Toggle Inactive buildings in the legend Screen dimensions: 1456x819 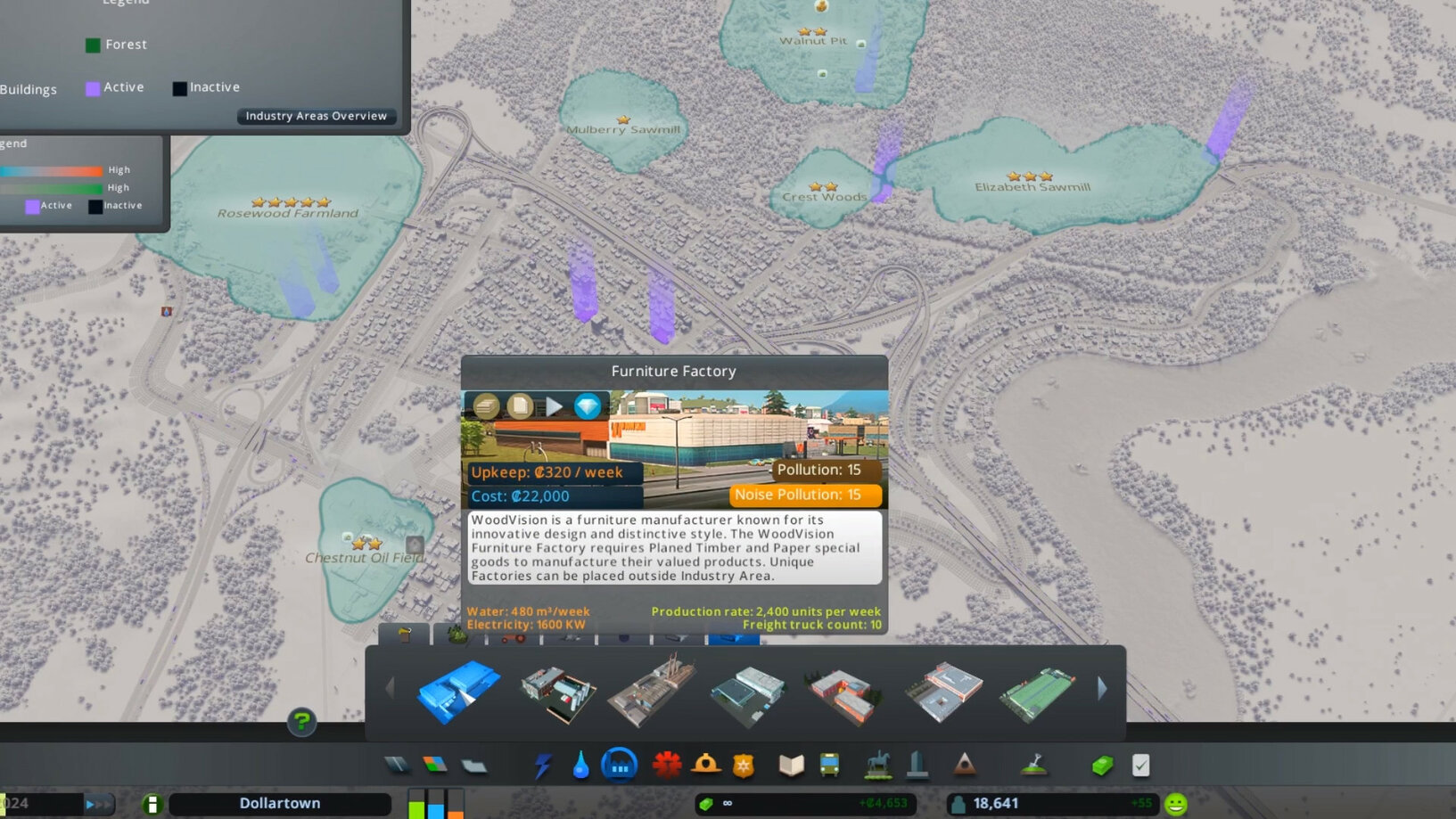click(x=179, y=87)
